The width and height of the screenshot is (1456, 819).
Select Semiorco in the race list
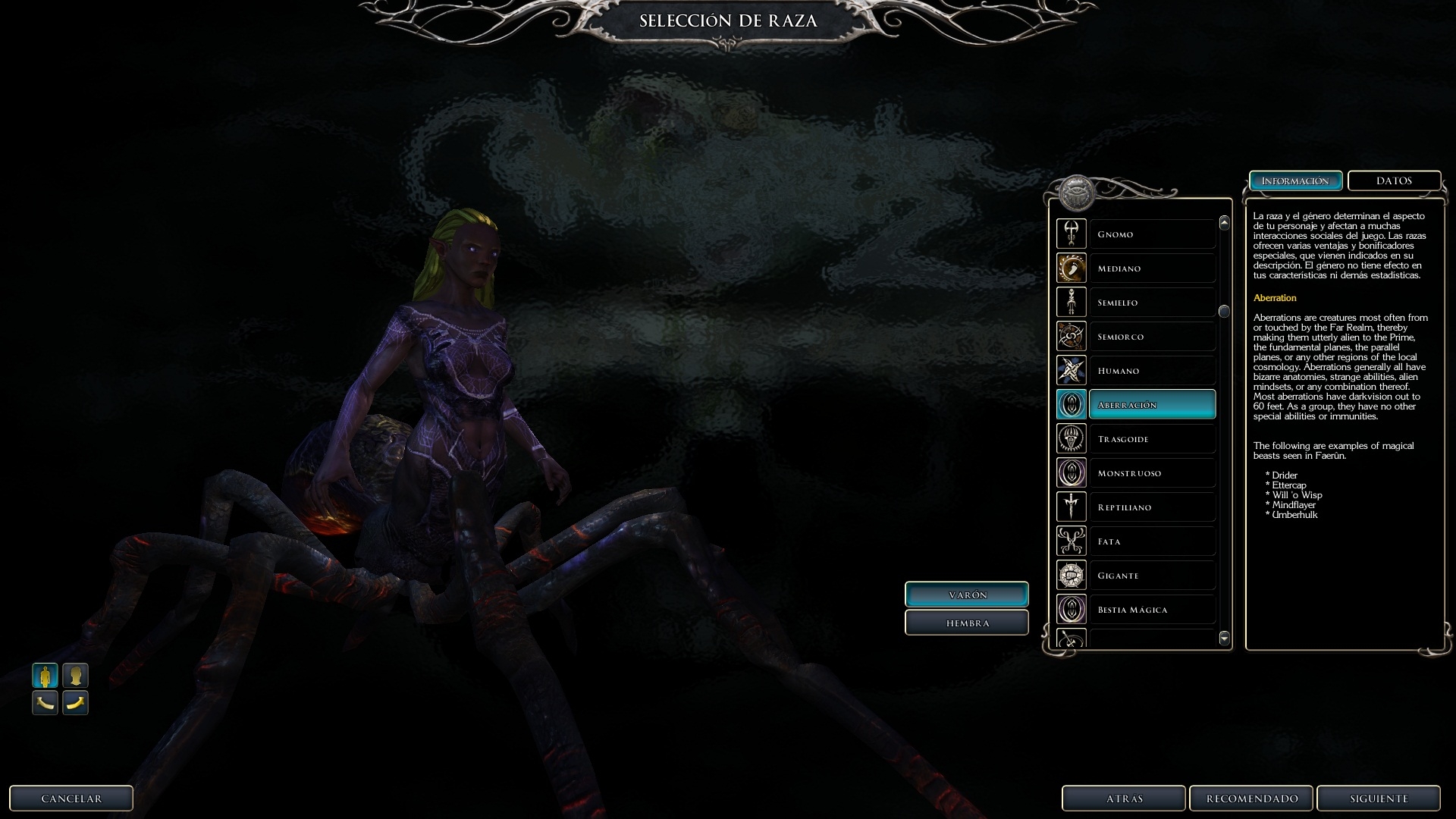click(1151, 337)
